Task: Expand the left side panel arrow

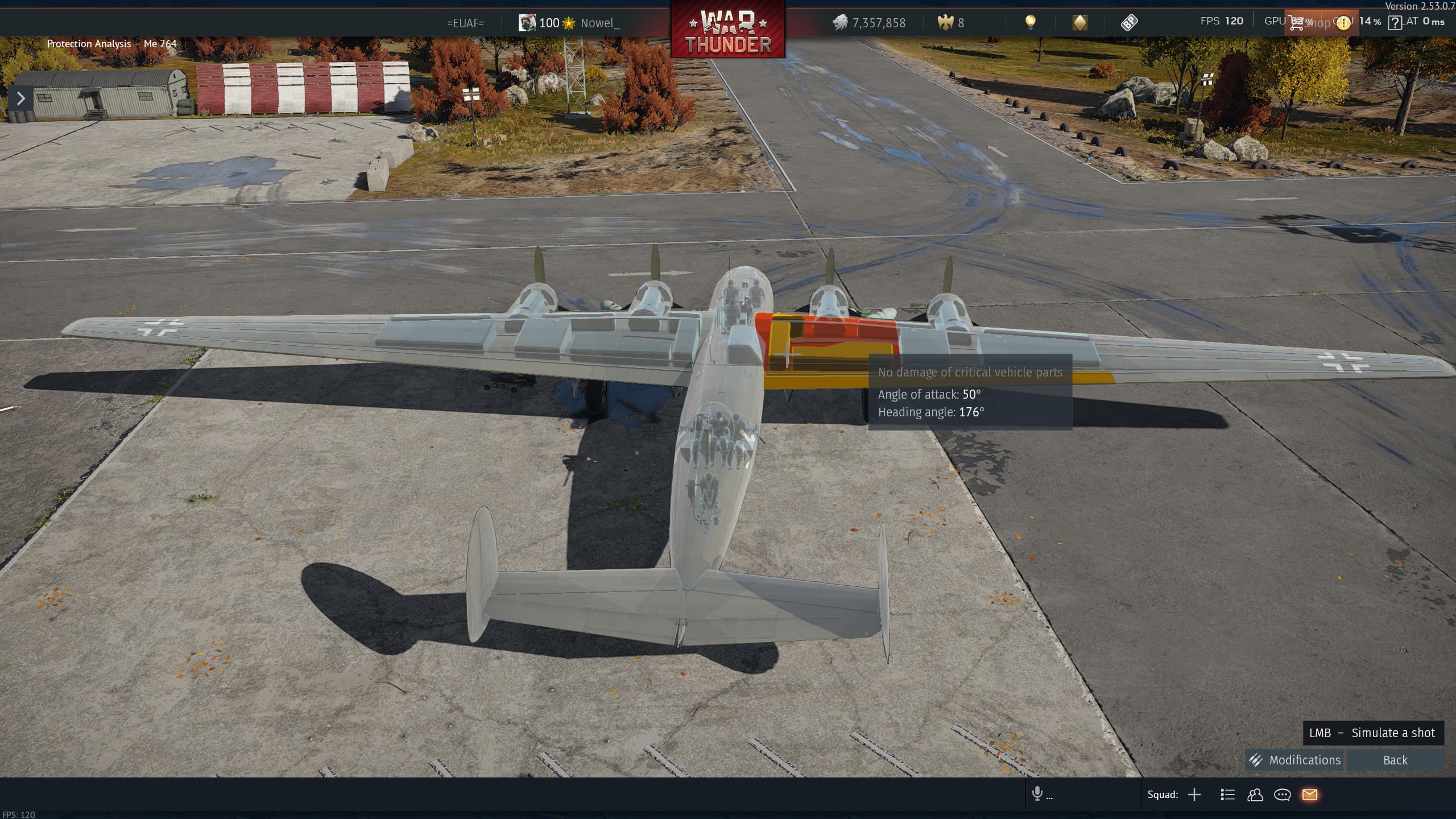Action: (x=20, y=98)
